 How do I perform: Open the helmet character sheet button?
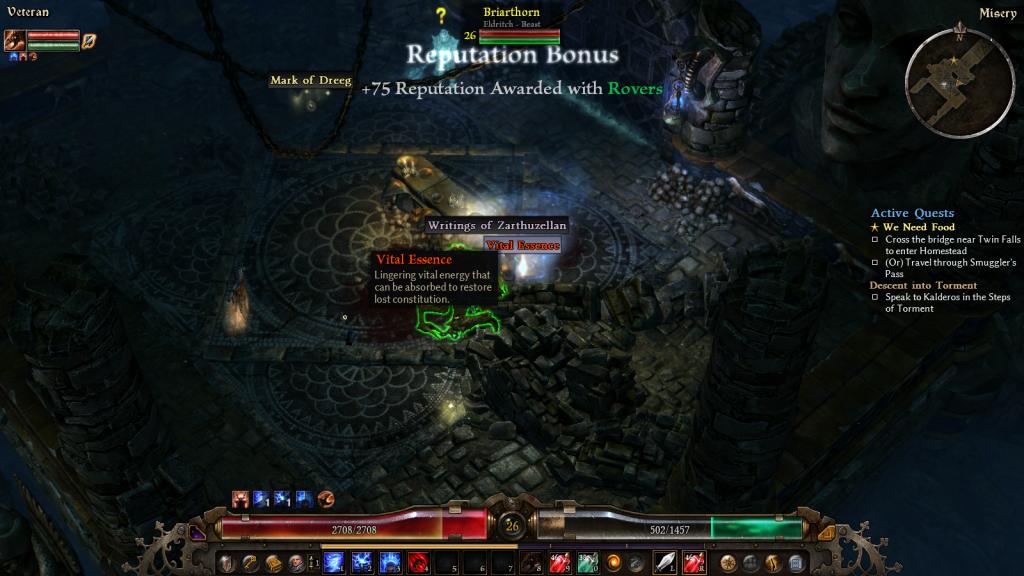coord(228,562)
